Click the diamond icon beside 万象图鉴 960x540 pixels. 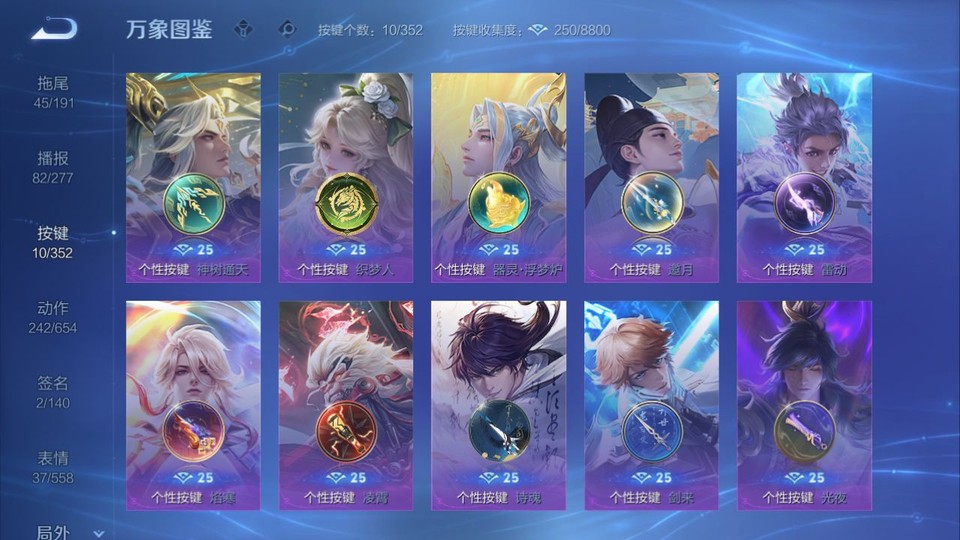pyautogui.click(x=244, y=29)
